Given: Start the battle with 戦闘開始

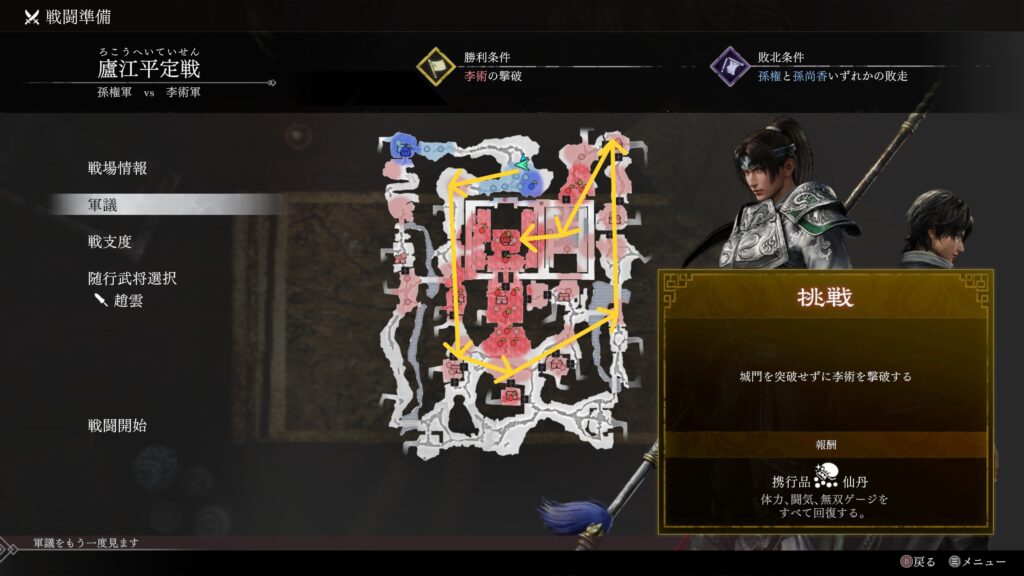Looking at the screenshot, I should tap(117, 425).
